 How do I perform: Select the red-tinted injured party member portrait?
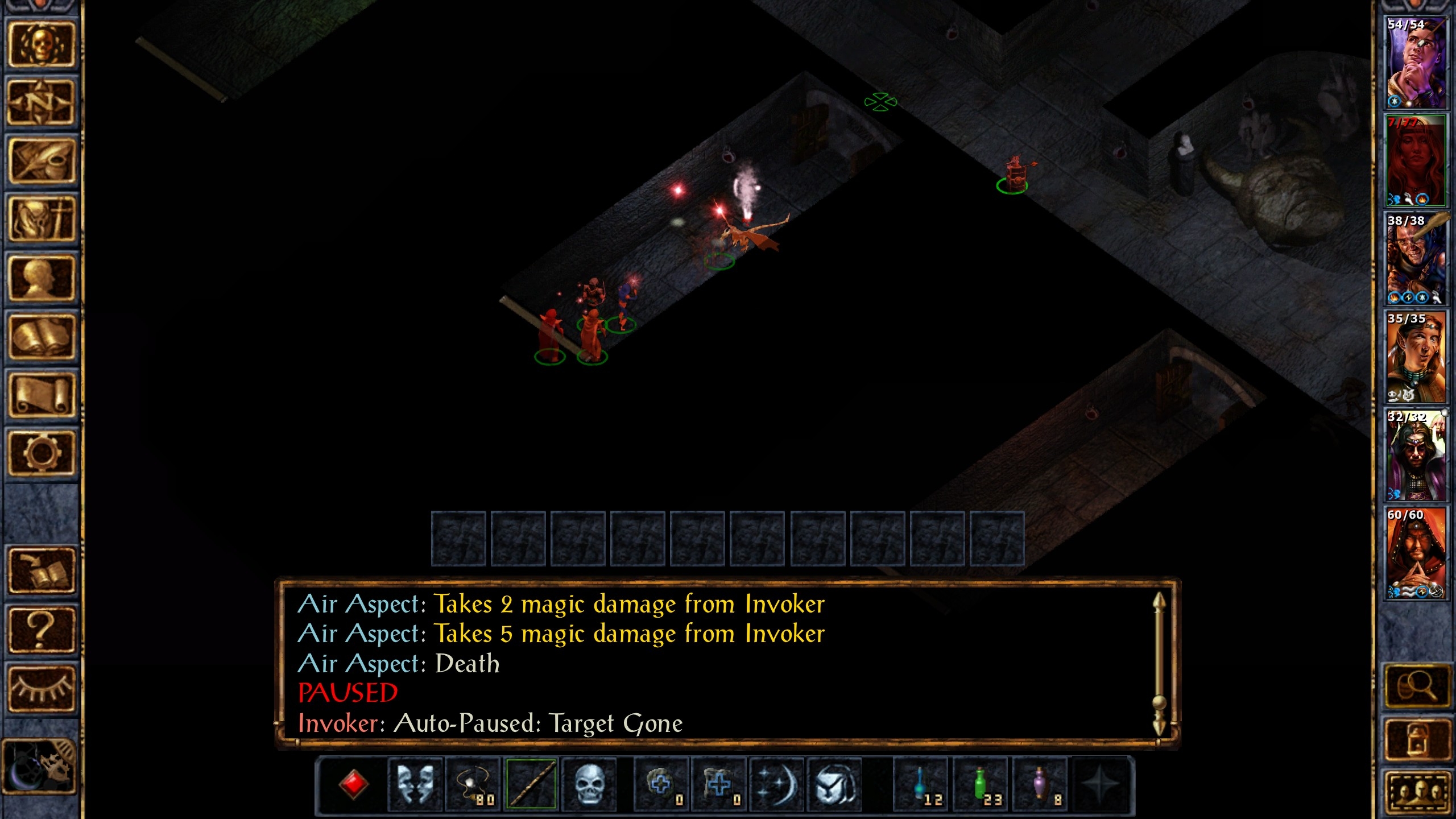[x=1416, y=160]
